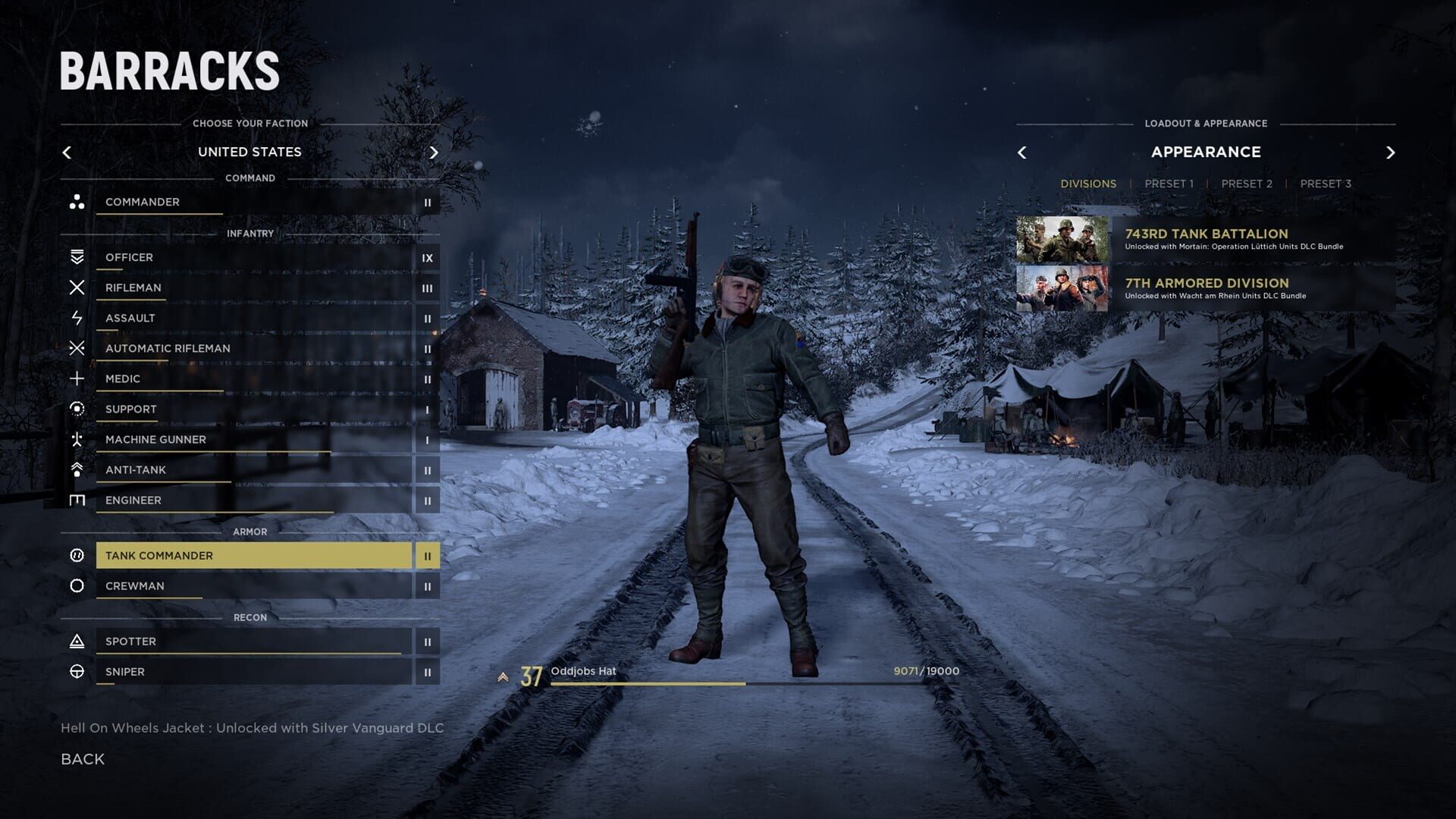Select the Anti-Tank class icon
This screenshot has height=819, width=1456.
click(x=77, y=469)
